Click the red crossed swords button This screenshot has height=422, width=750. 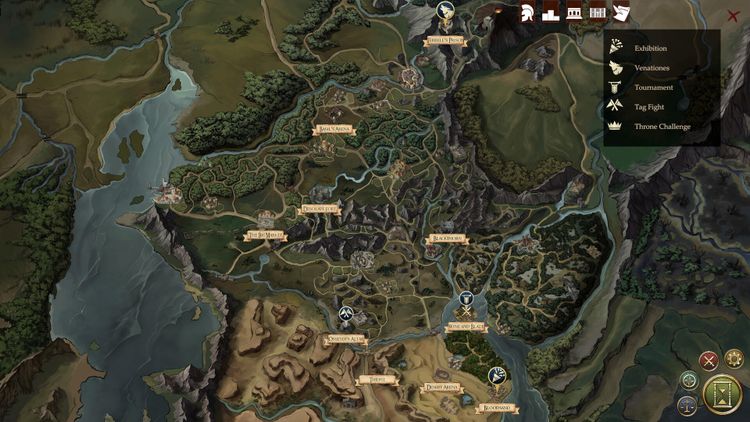click(710, 361)
